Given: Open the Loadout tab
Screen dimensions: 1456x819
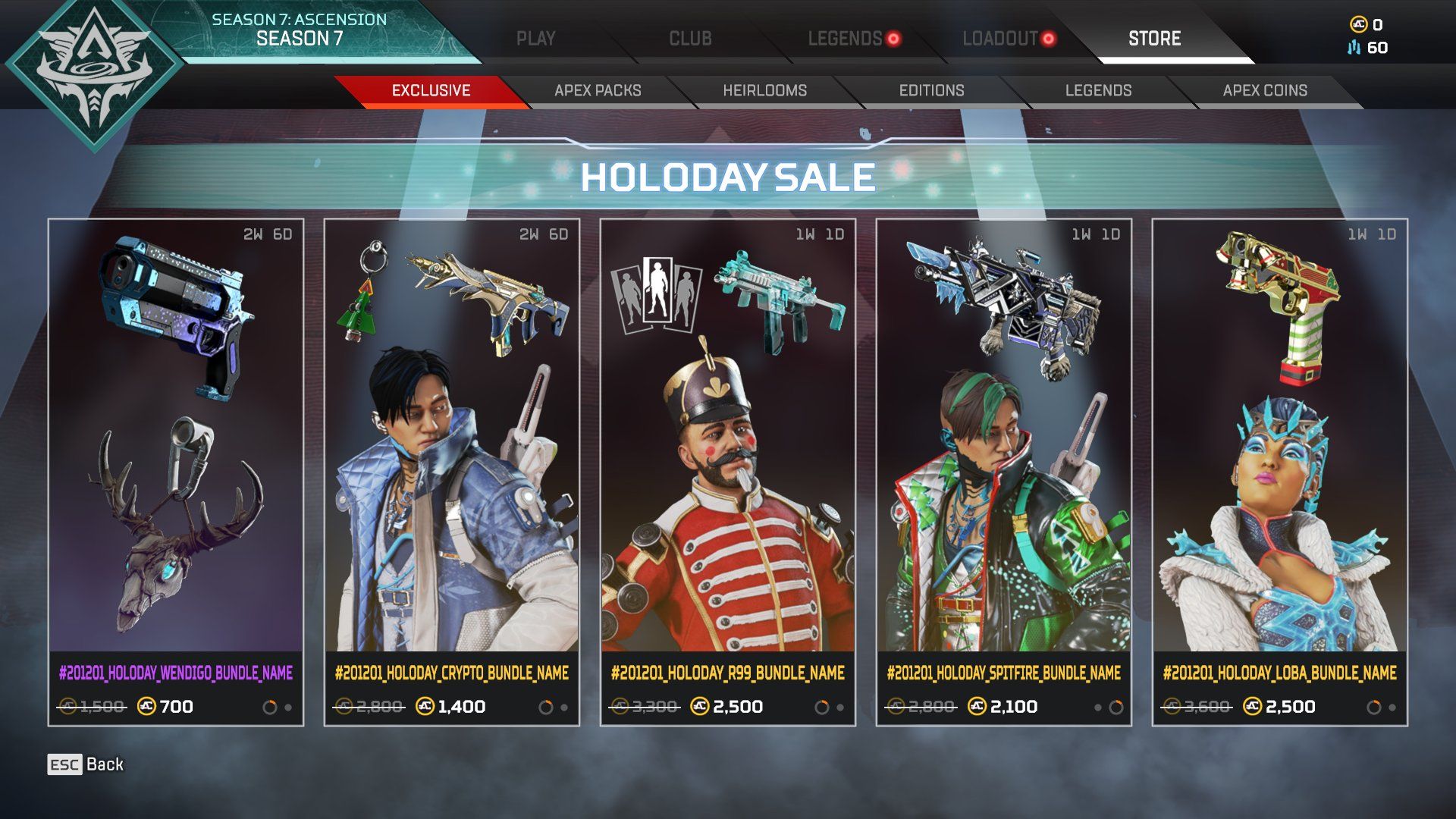Looking at the screenshot, I should (x=1000, y=39).
